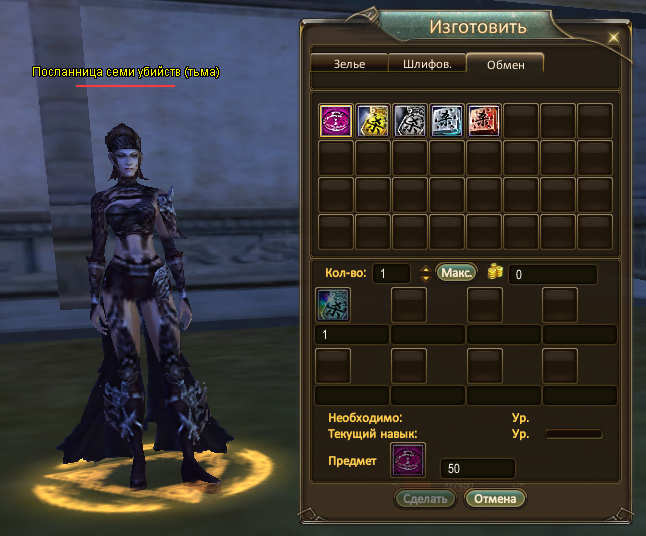Switch to the Зелье tab
This screenshot has width=646, height=536.
pos(349,63)
